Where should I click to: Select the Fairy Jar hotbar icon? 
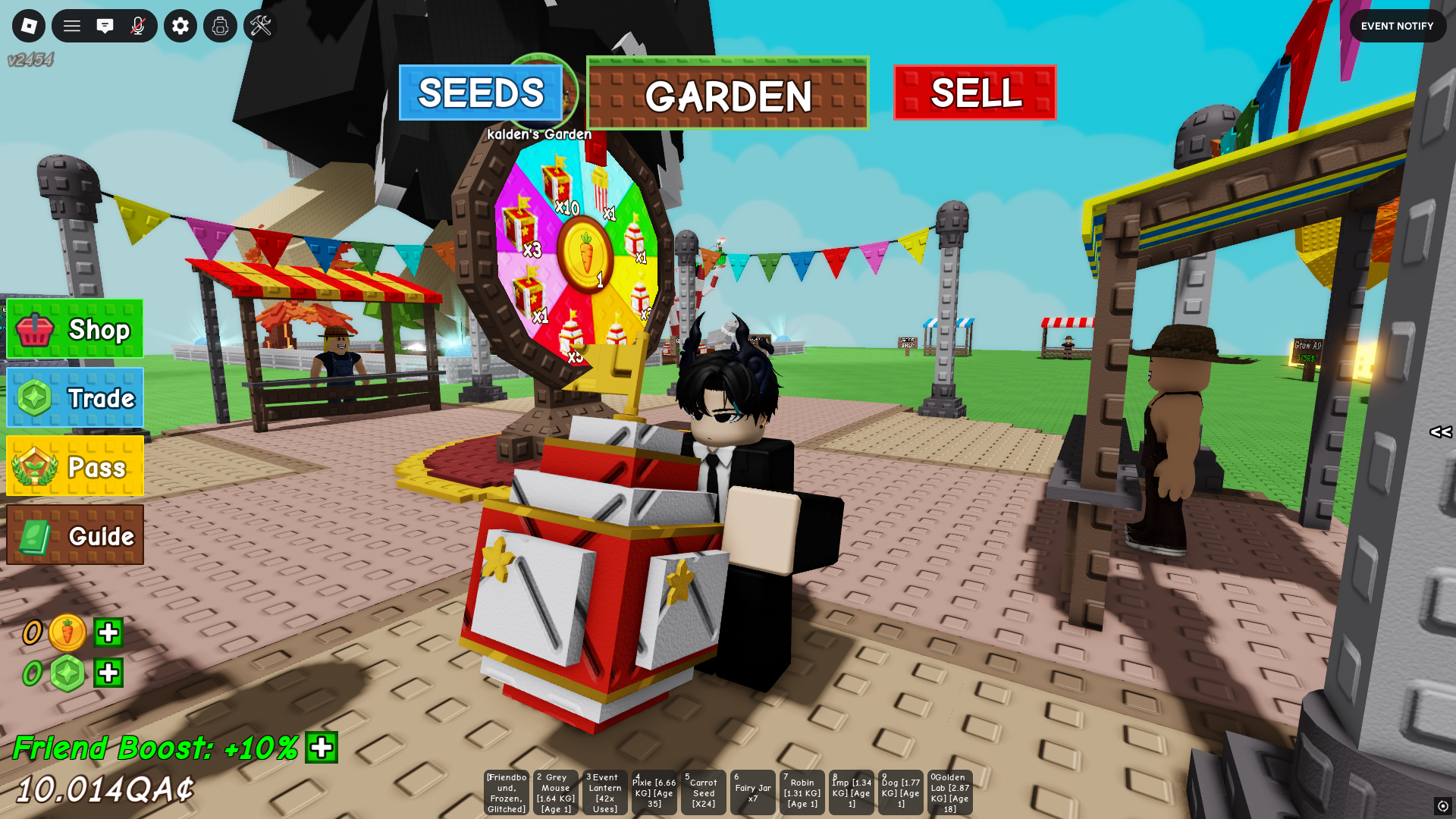click(752, 792)
